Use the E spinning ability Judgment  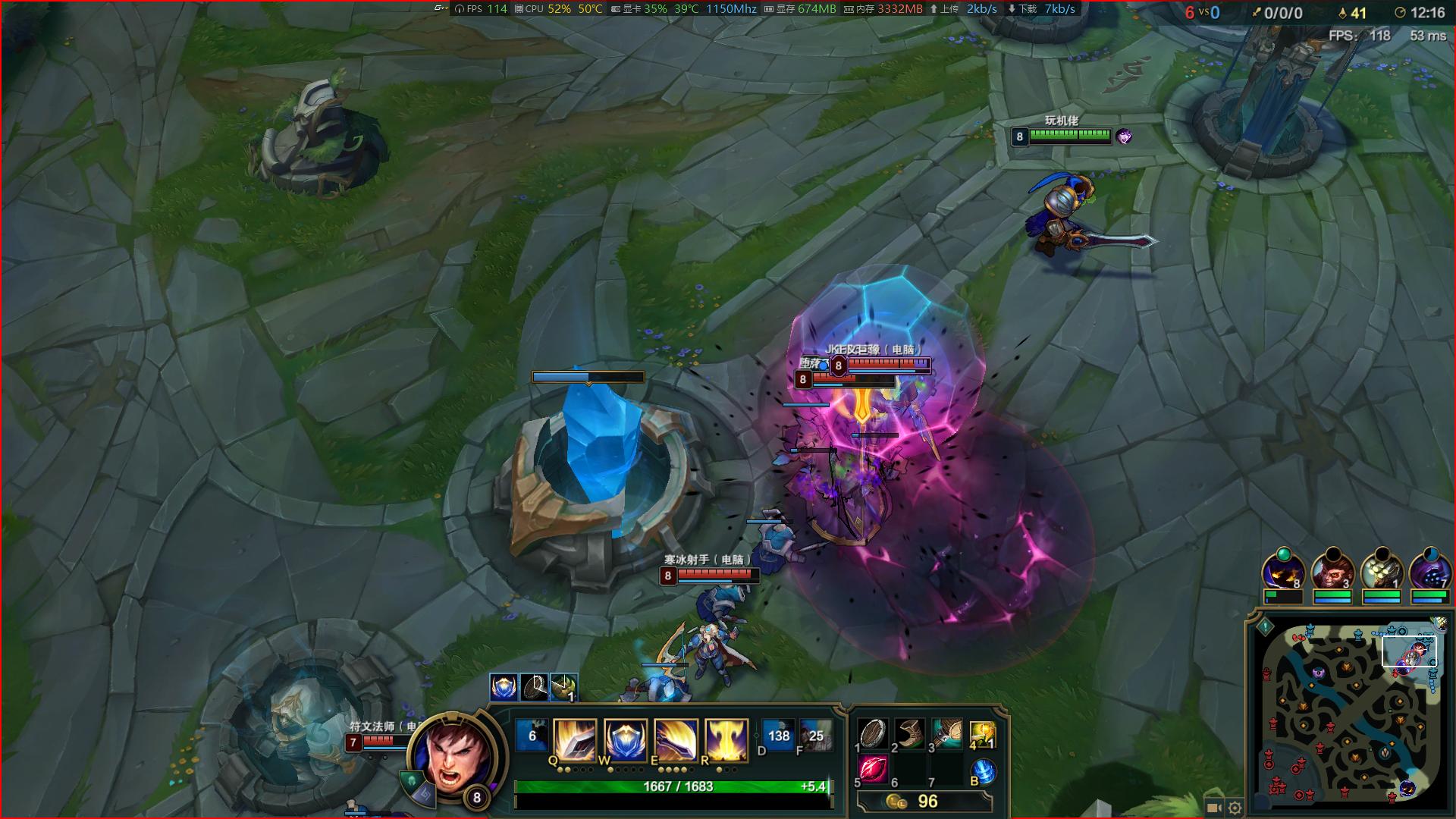tap(676, 740)
